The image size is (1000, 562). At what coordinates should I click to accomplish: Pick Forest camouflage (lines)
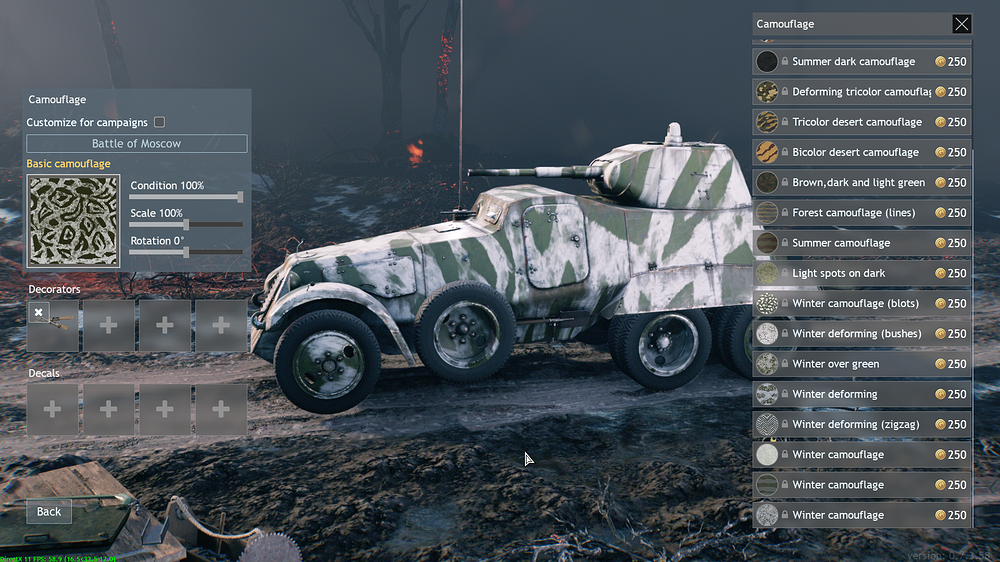click(853, 213)
